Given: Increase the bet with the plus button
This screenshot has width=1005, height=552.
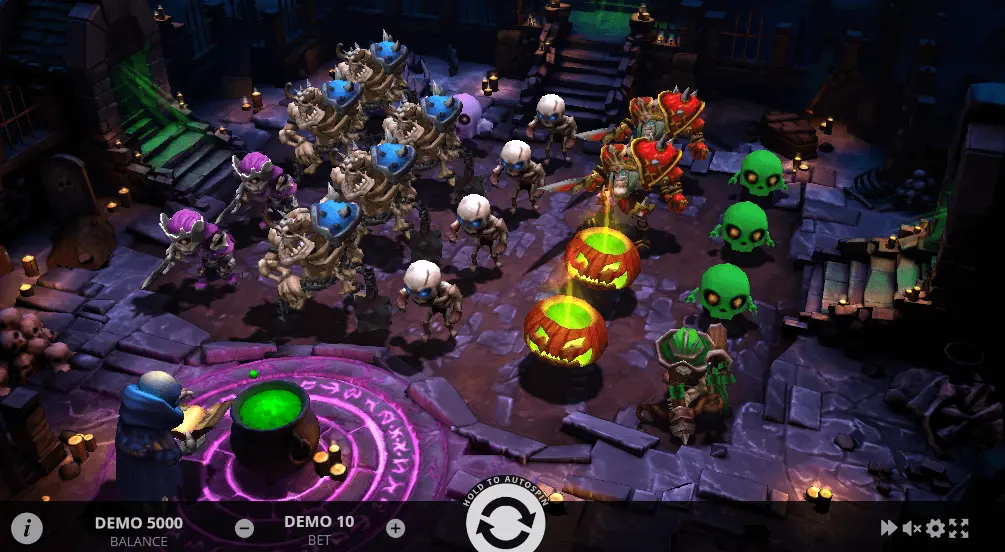Looking at the screenshot, I should coord(395,528).
